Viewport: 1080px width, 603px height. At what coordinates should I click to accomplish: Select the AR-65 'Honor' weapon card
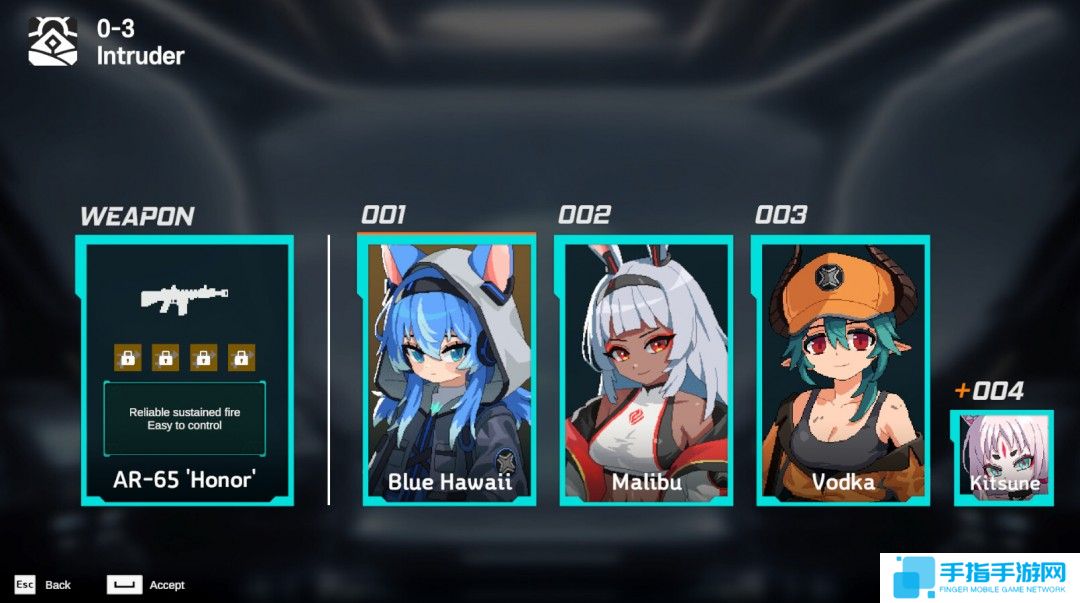[x=186, y=370]
